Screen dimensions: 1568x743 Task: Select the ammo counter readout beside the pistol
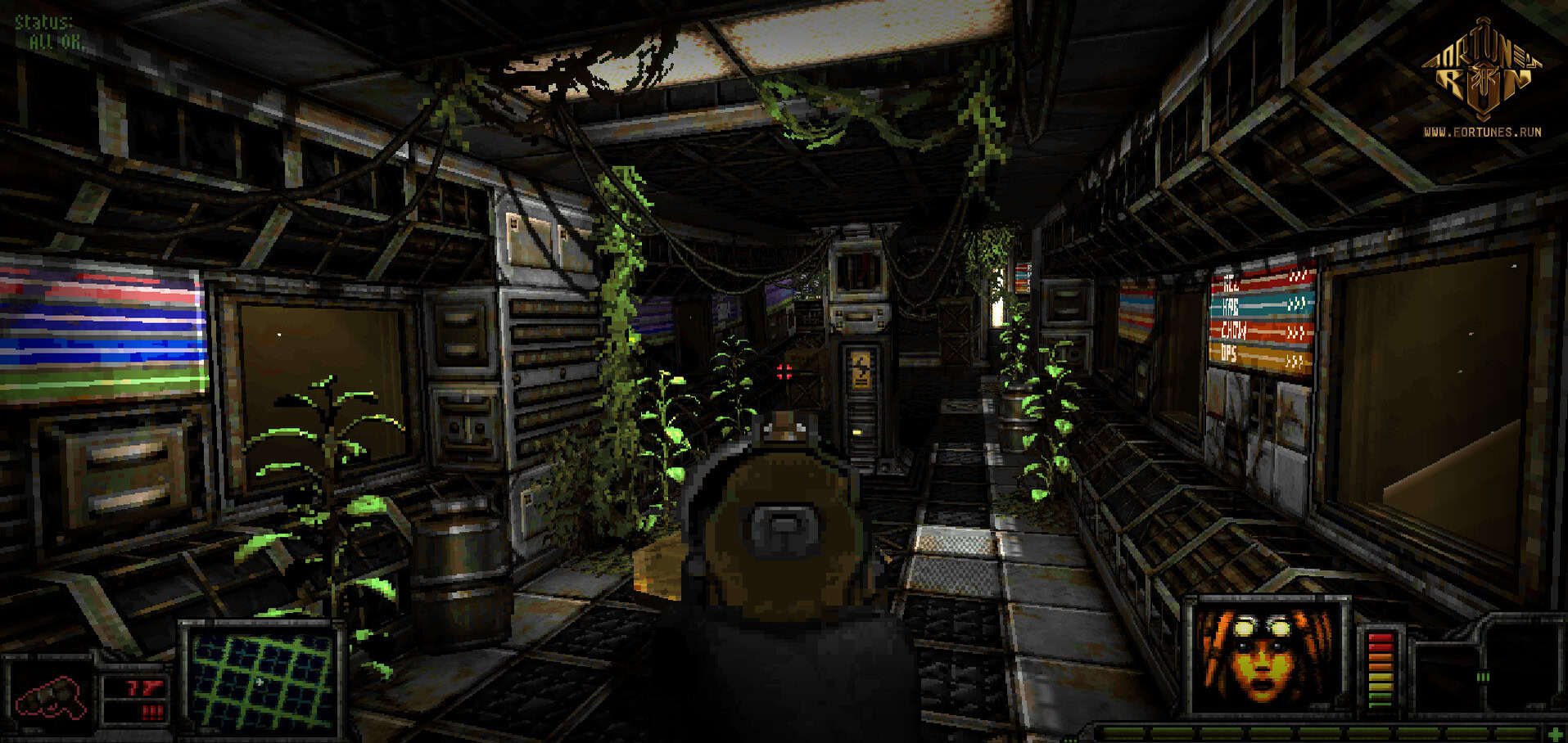pos(143,687)
